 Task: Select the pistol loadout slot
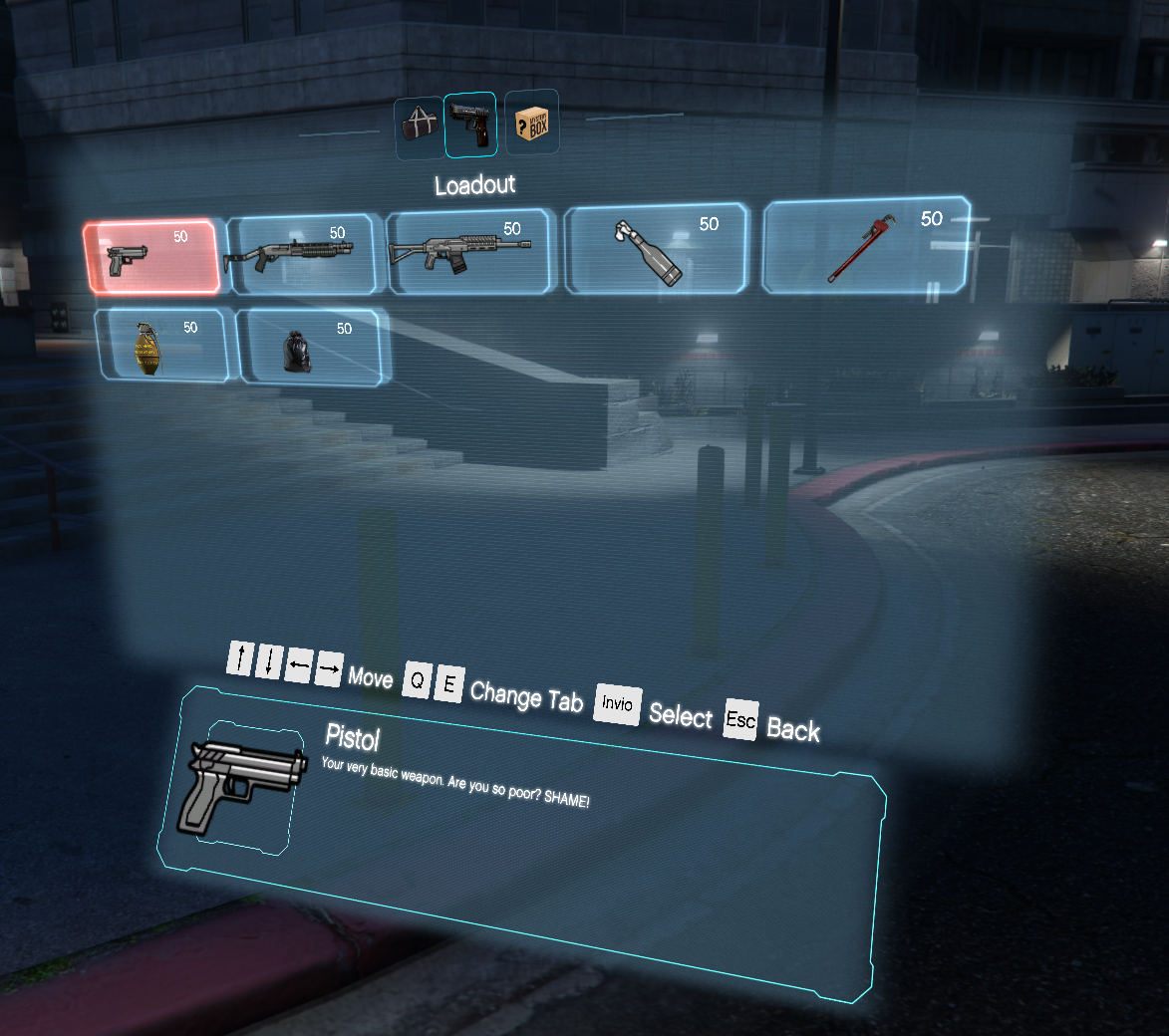click(152, 257)
